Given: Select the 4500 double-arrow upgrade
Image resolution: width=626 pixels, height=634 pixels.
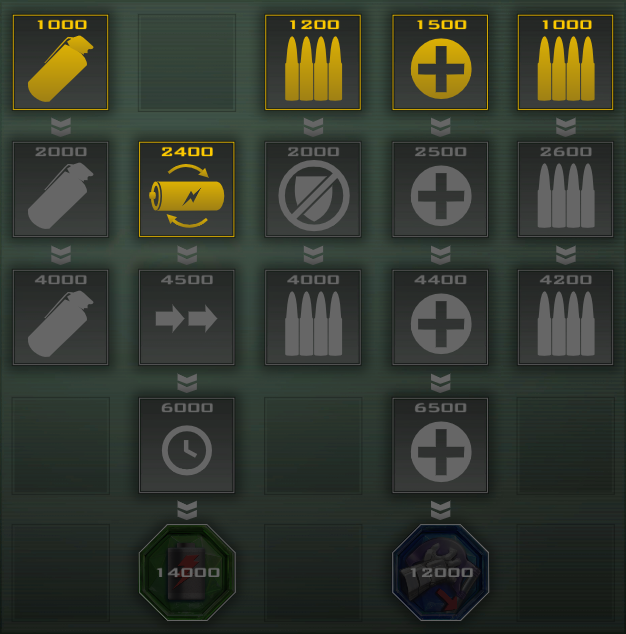Looking at the screenshot, I should click(x=187, y=316).
